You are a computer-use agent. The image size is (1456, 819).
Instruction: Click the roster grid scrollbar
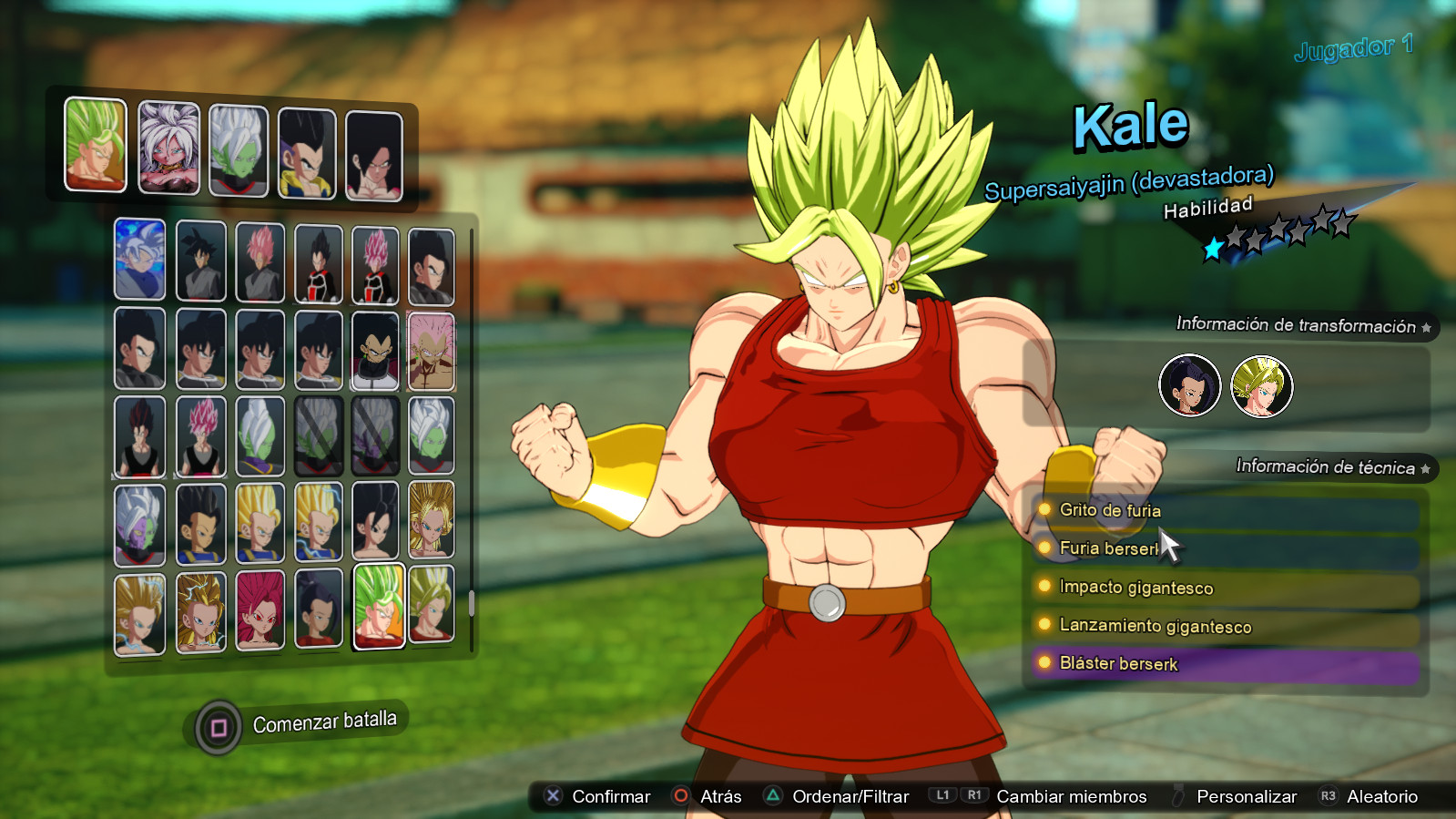point(473,601)
